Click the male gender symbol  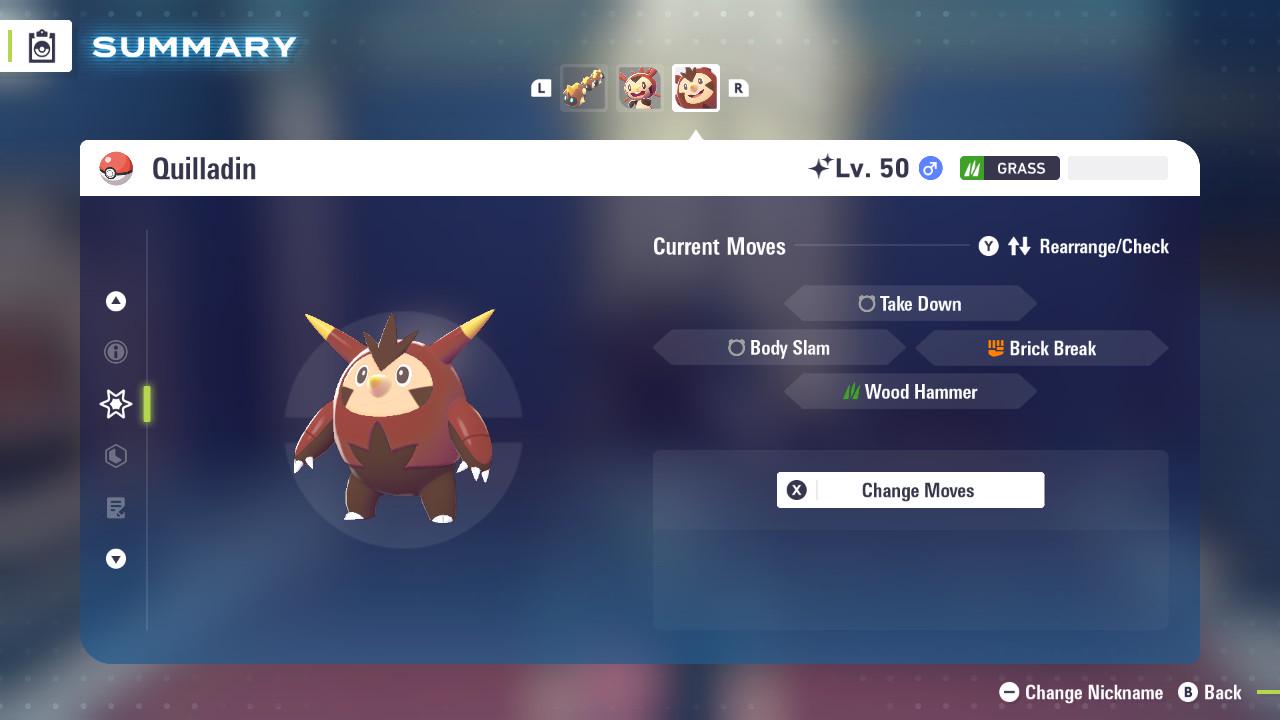927,168
